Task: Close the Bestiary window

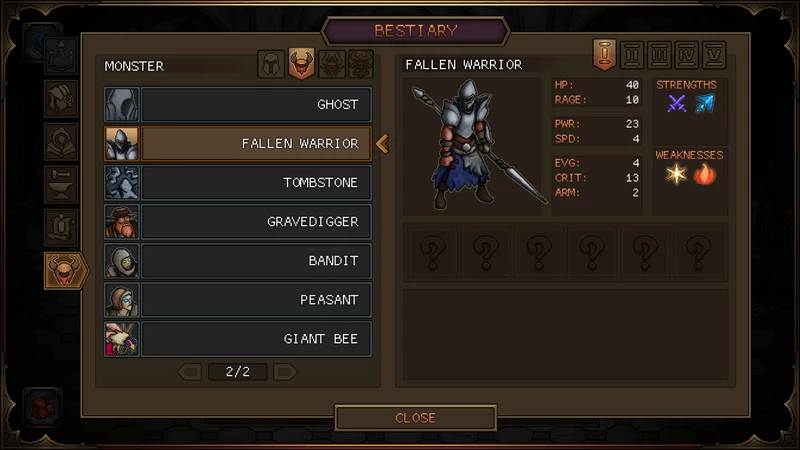Action: tap(415, 418)
